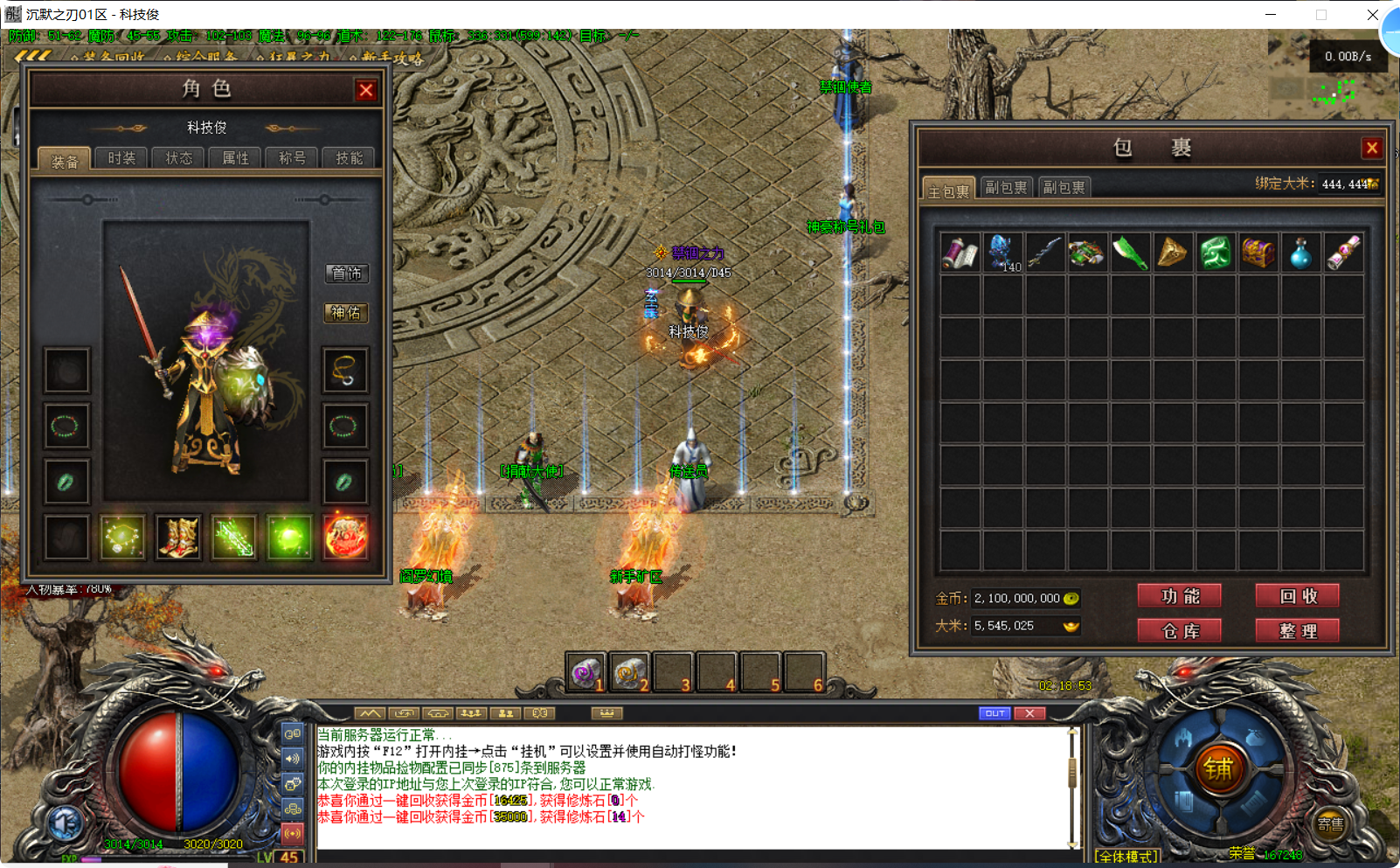Image resolution: width=1400 pixels, height=868 pixels.
Task: Open the 称号 title tab in character panel
Action: click(x=291, y=158)
